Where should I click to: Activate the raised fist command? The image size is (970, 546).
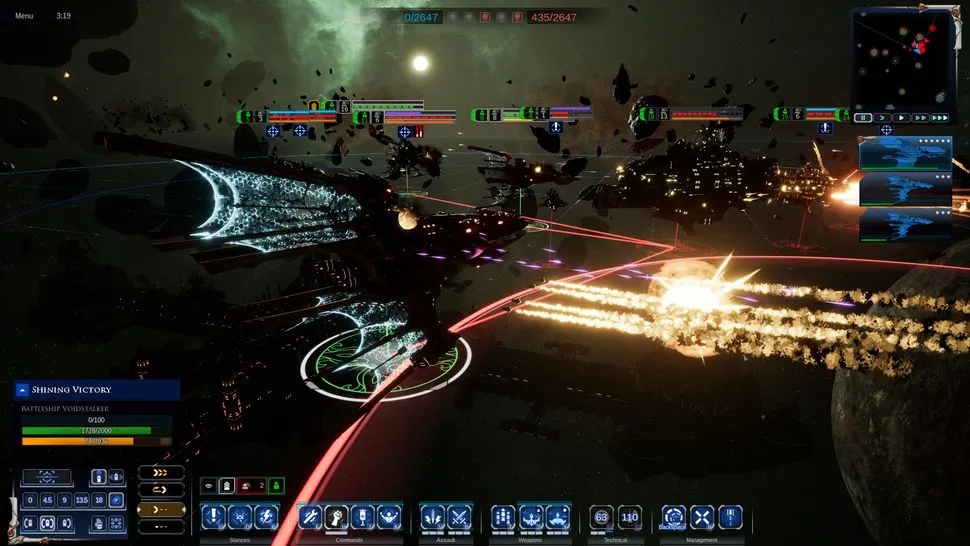(336, 516)
